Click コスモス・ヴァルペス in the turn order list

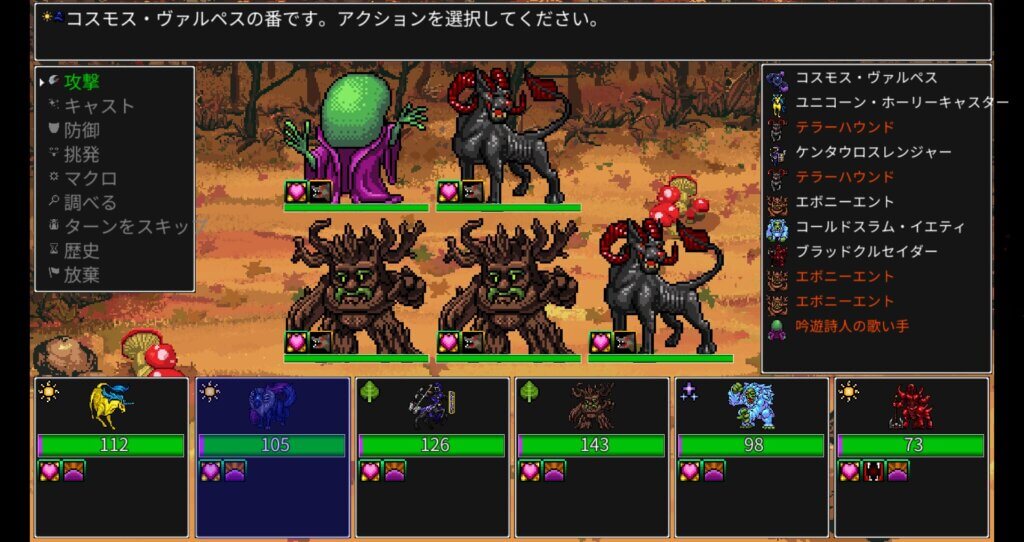(x=866, y=78)
